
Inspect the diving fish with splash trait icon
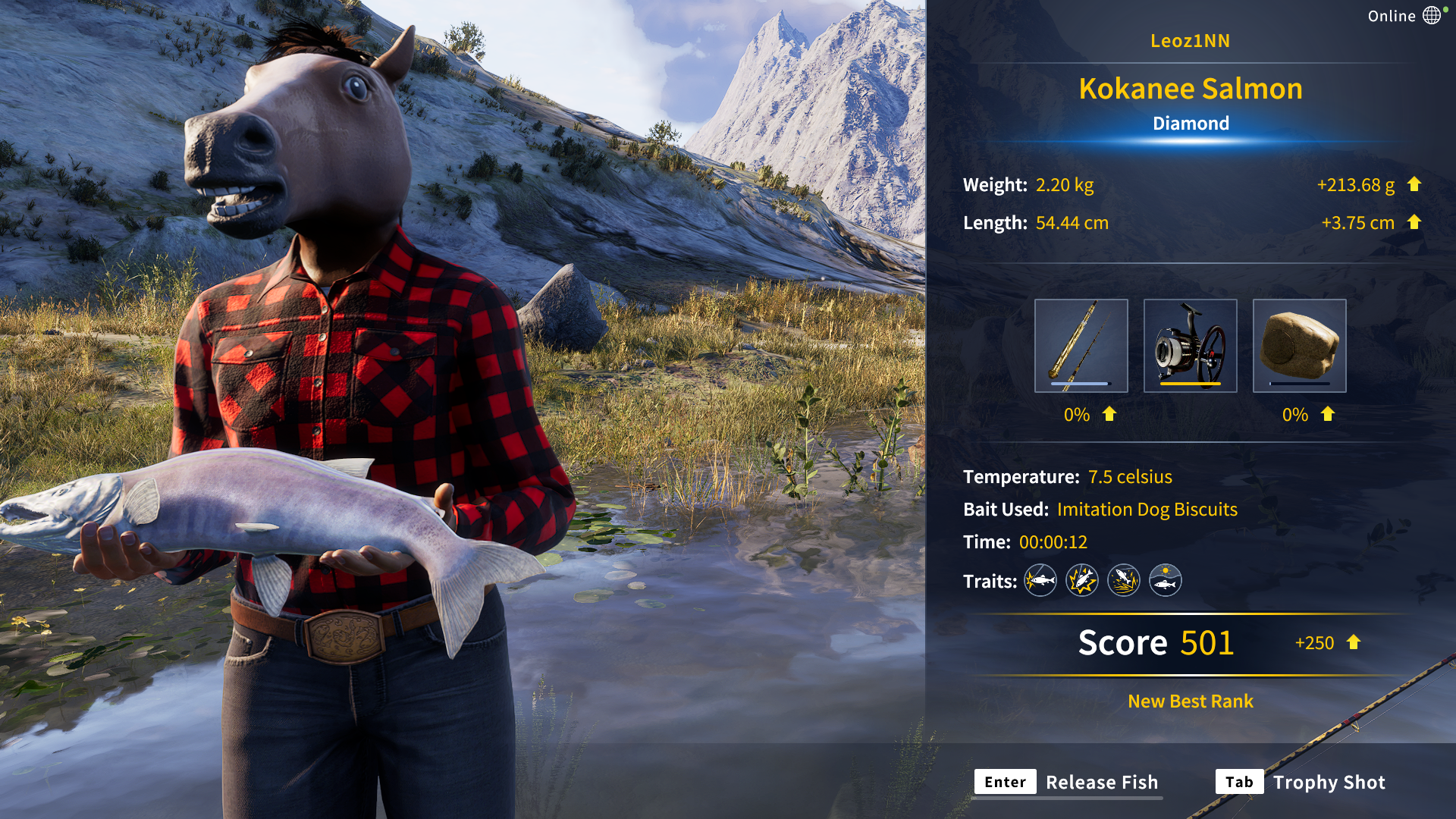pos(1123,581)
